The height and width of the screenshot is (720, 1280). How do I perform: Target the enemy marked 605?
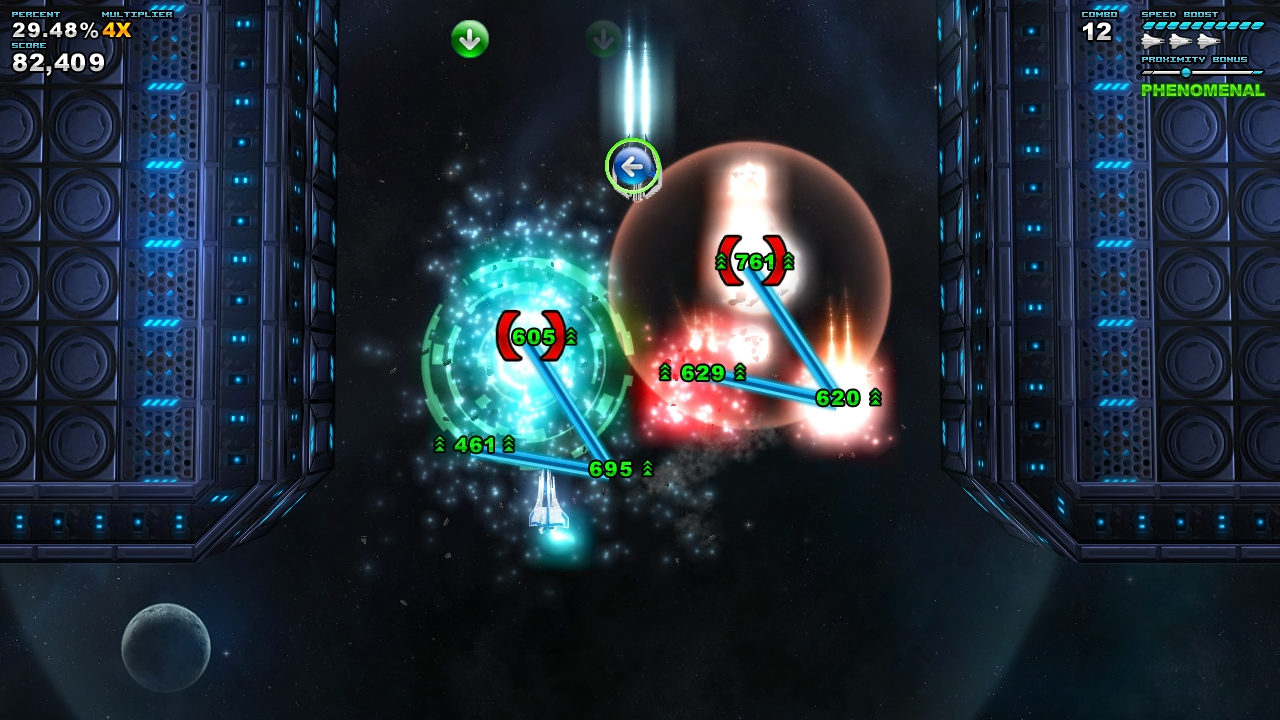[535, 337]
